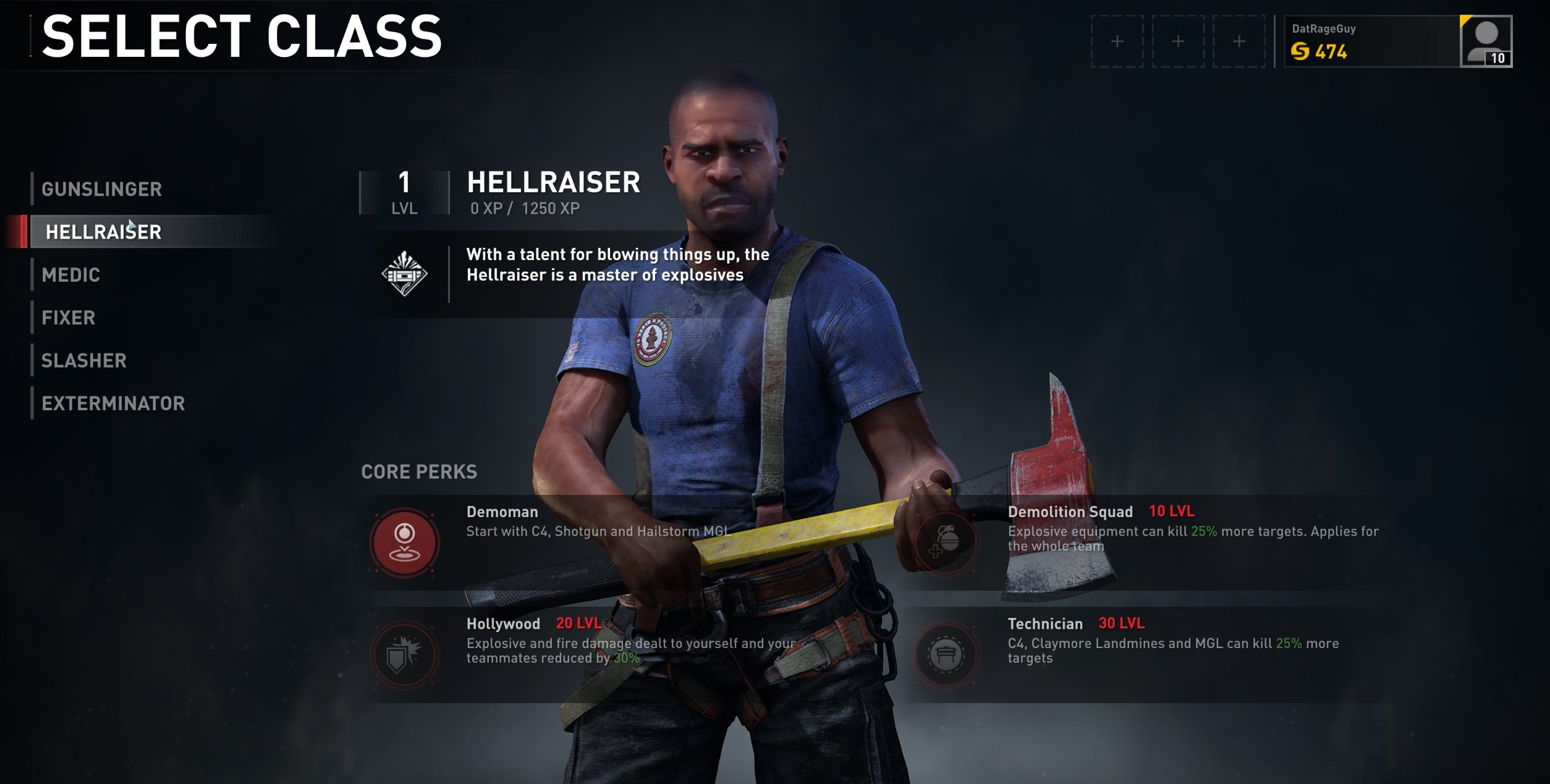Click the middle party invite slot

(x=1179, y=42)
